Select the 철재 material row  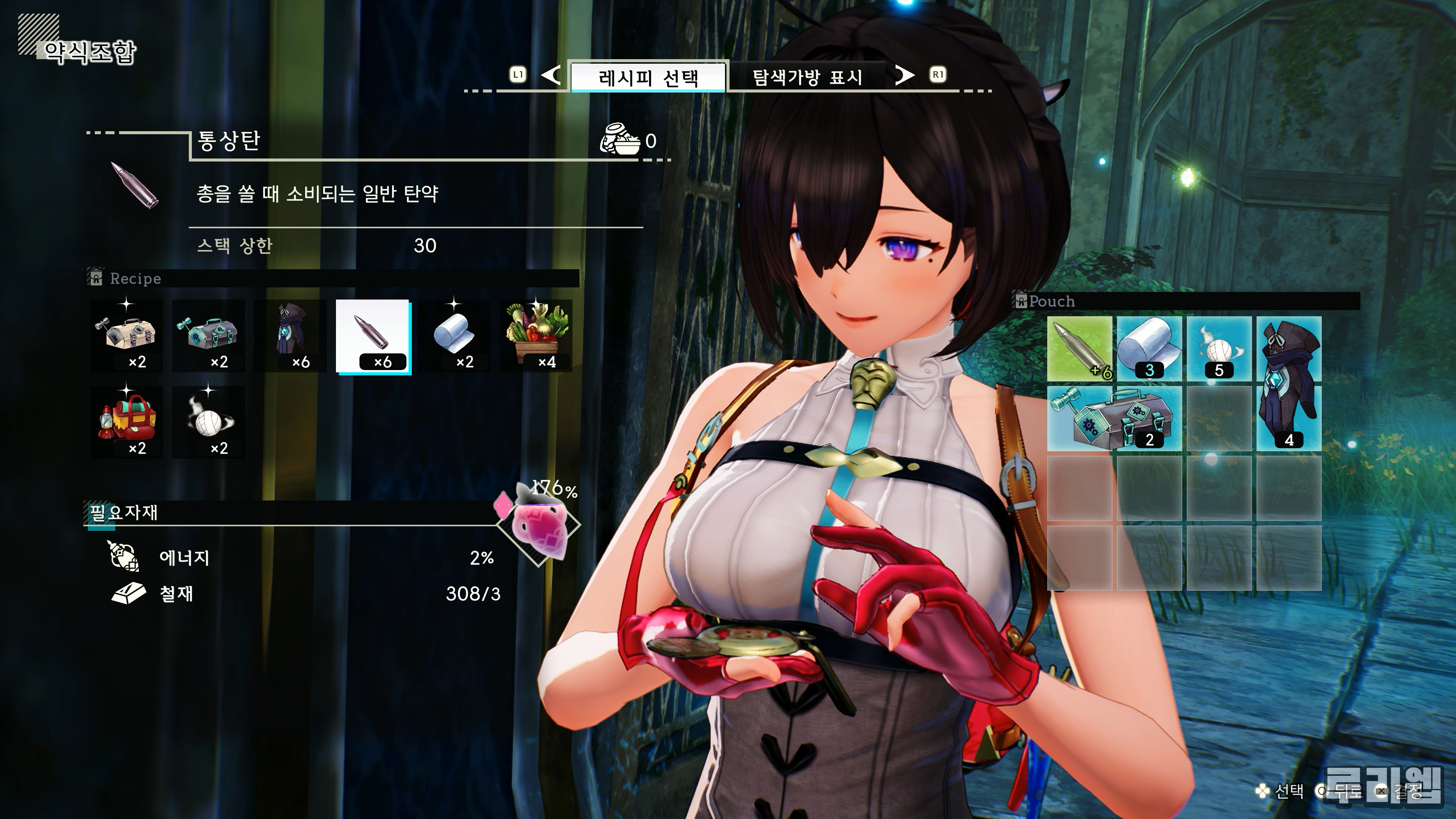pos(305,593)
